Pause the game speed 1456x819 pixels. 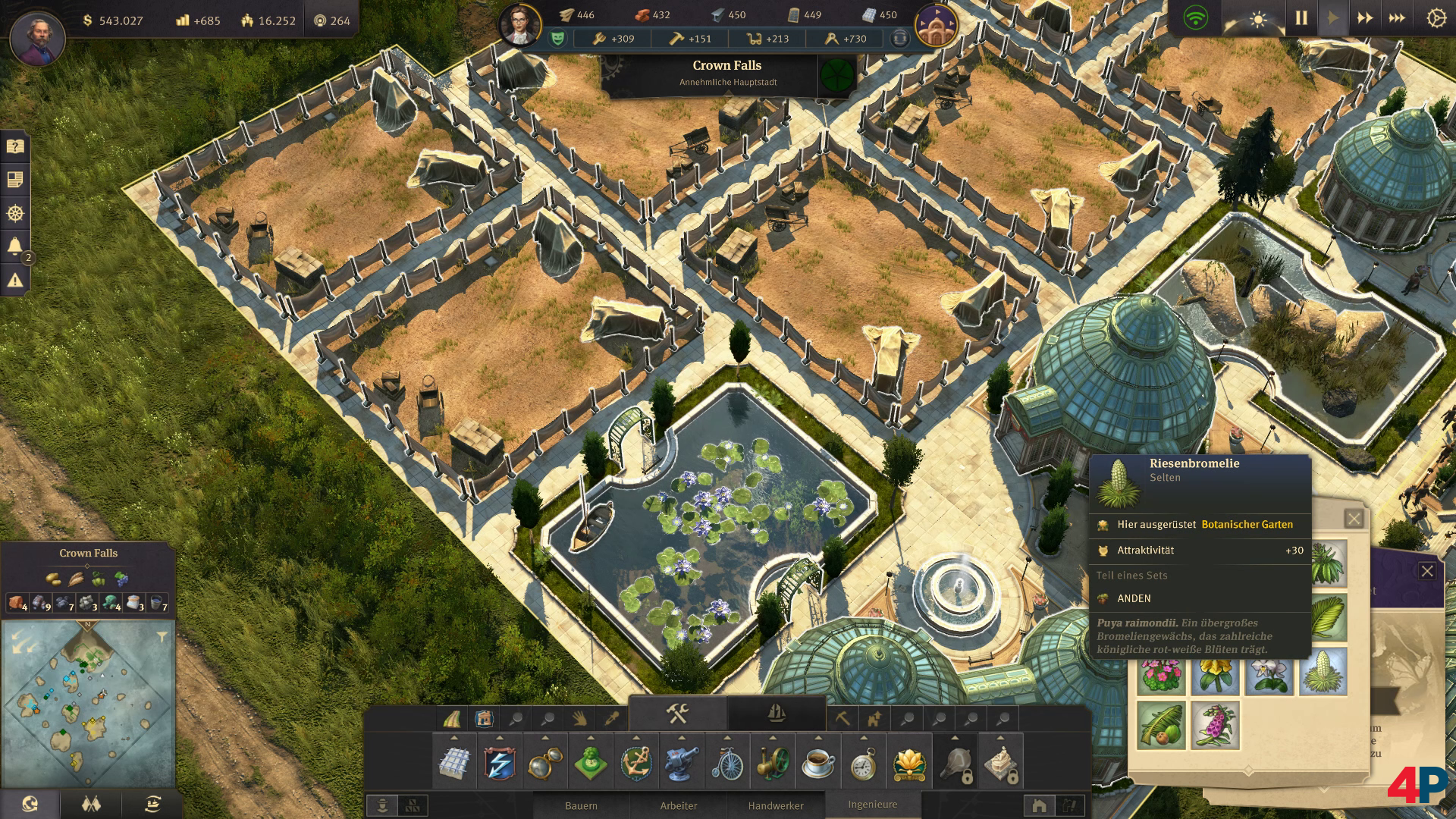[1301, 18]
